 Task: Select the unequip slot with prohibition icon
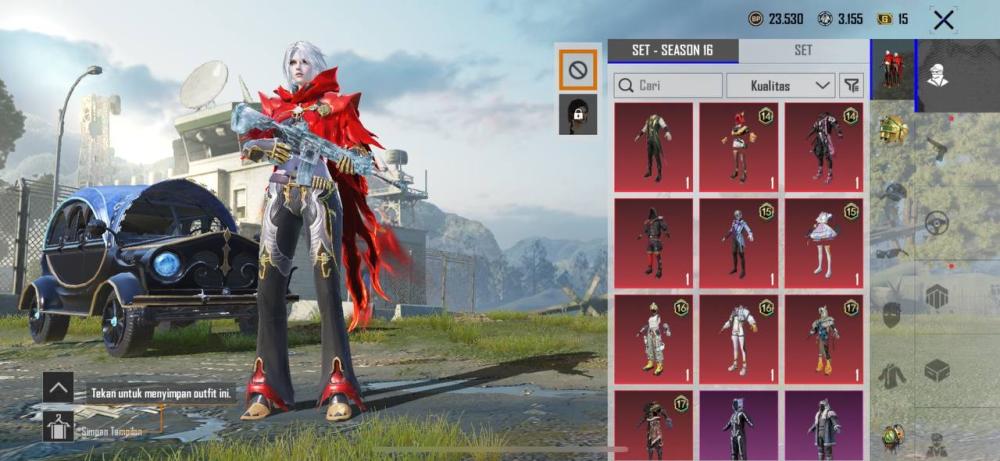pos(578,69)
